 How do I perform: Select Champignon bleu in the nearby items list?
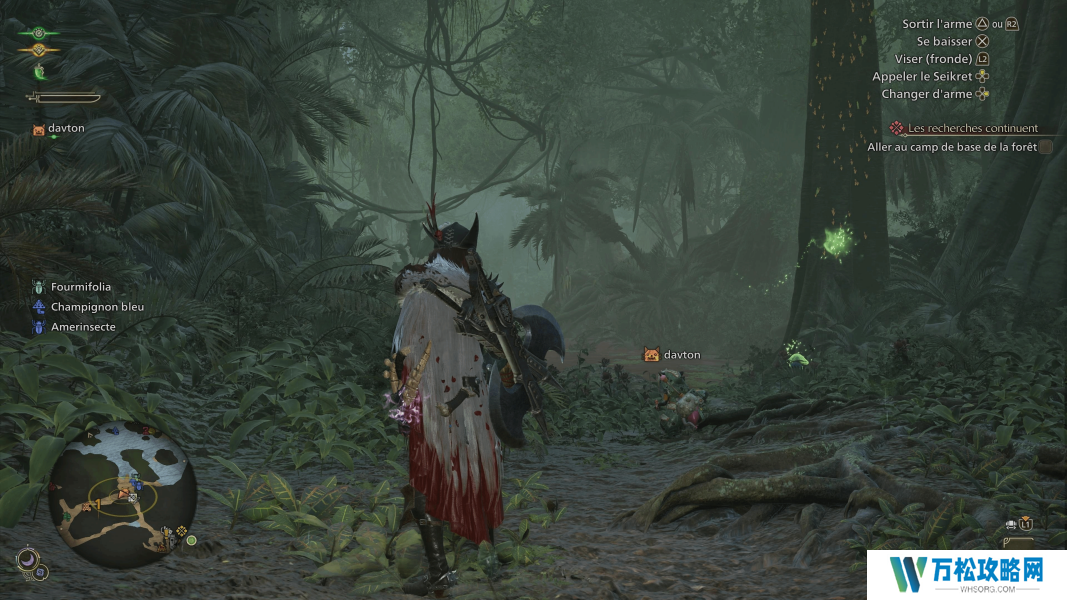[x=97, y=307]
